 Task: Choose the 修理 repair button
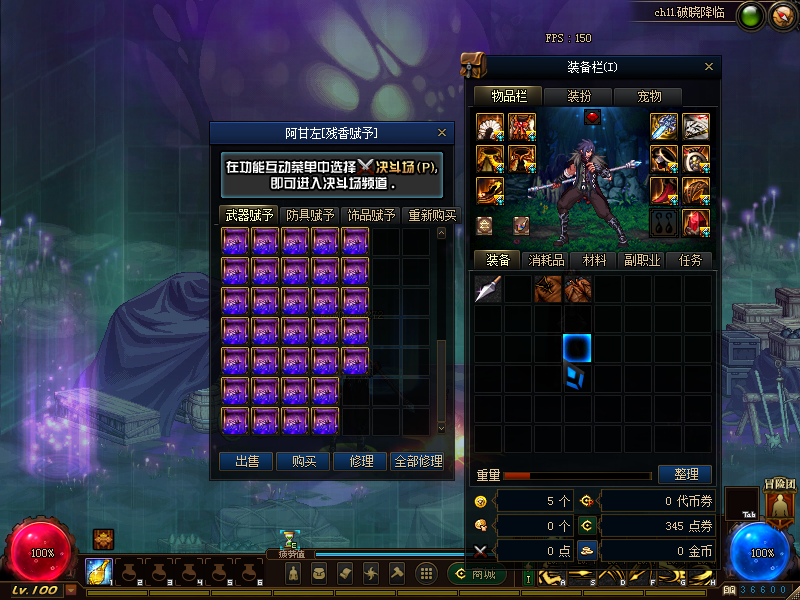[x=361, y=461]
